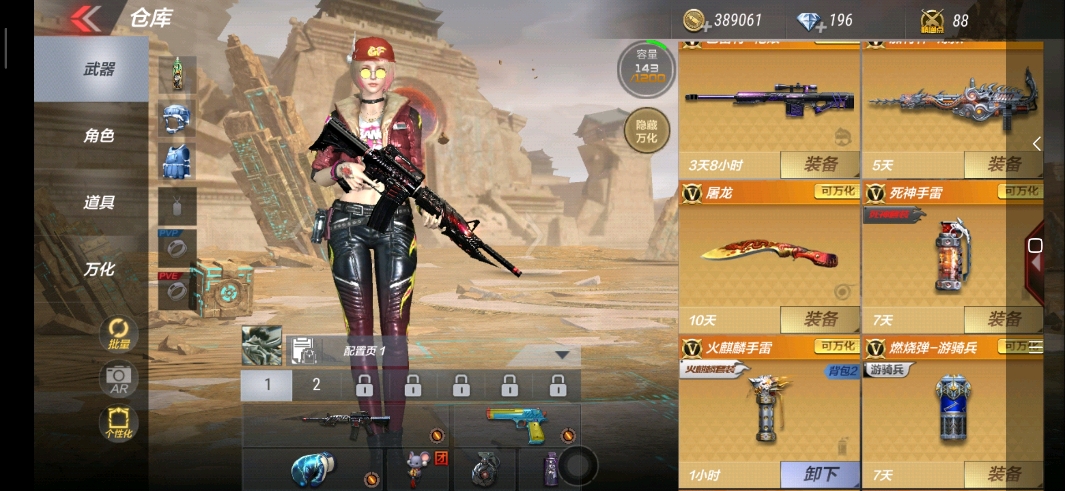The width and height of the screenshot is (1065, 491).
Task: Equip the 燃烧弹-游骑兵 incendiary grenade
Action: (x=1003, y=474)
